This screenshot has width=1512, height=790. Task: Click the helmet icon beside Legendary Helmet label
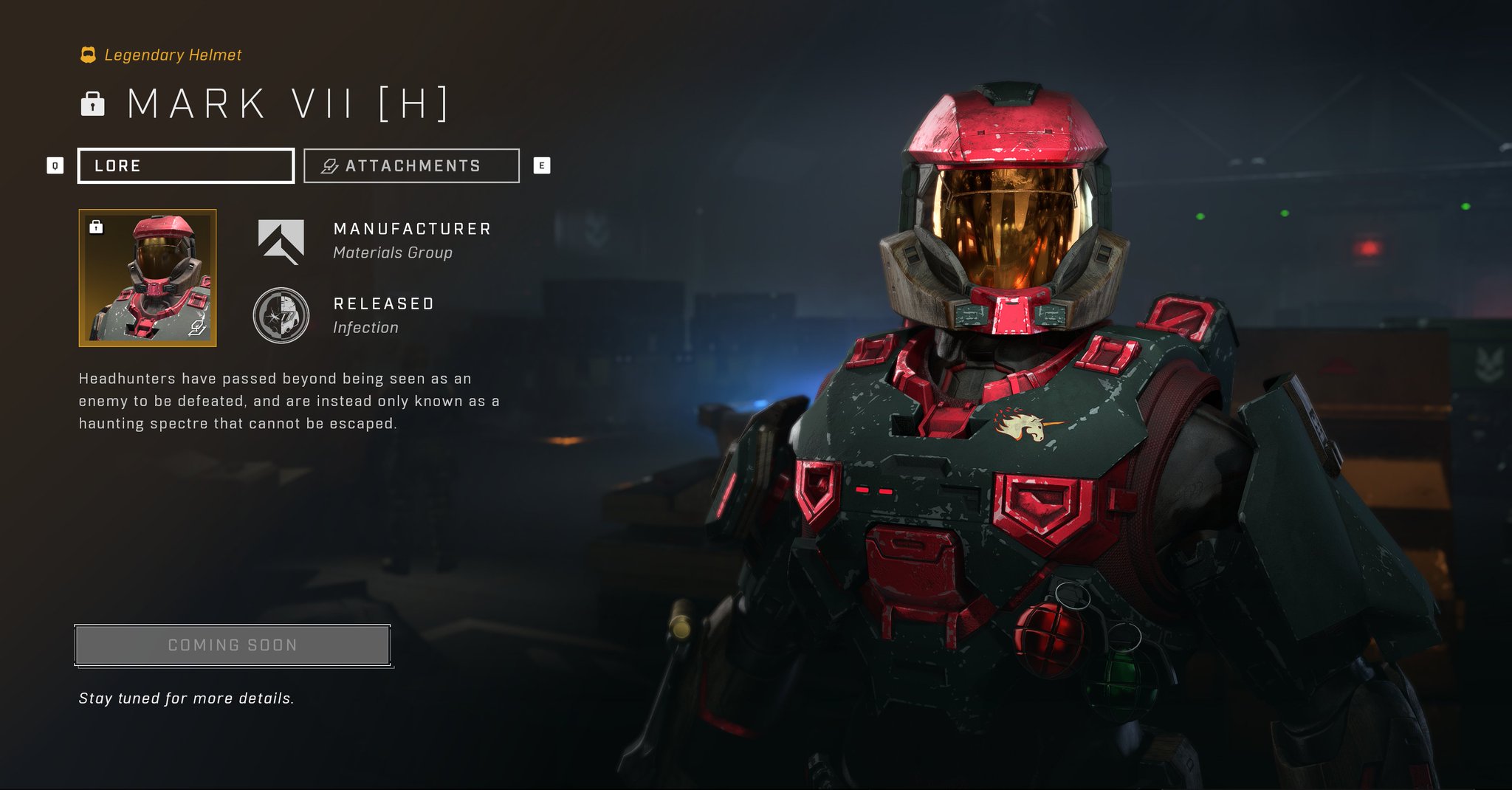[x=88, y=53]
